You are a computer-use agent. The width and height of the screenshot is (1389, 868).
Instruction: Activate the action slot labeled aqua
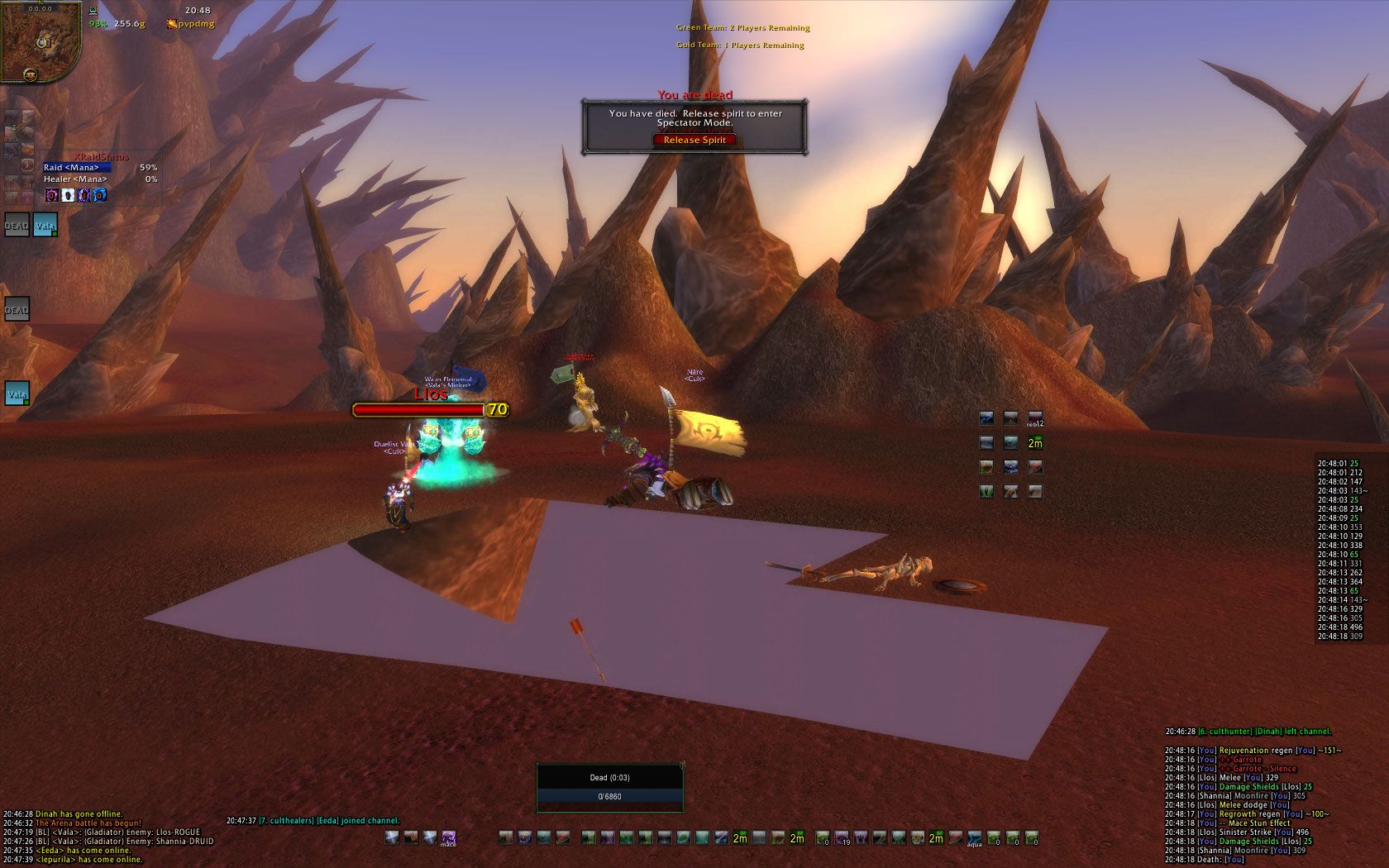tap(975, 838)
